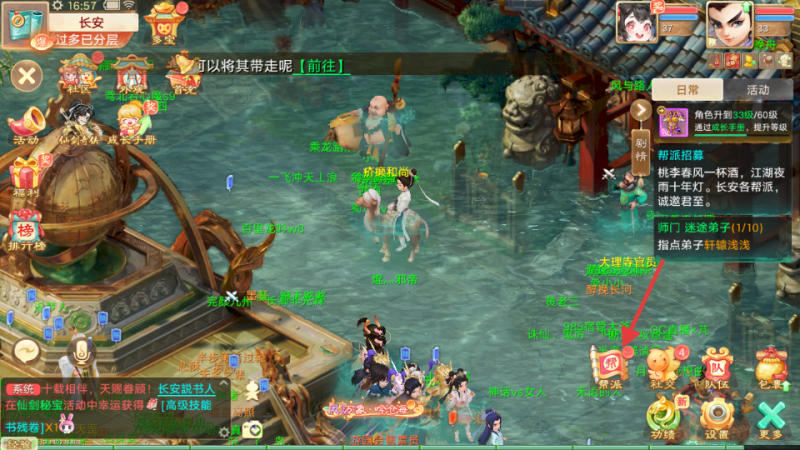Screen dimensions: 800x450
Task: Open the 功绩 achievements icon
Action: [x=662, y=416]
